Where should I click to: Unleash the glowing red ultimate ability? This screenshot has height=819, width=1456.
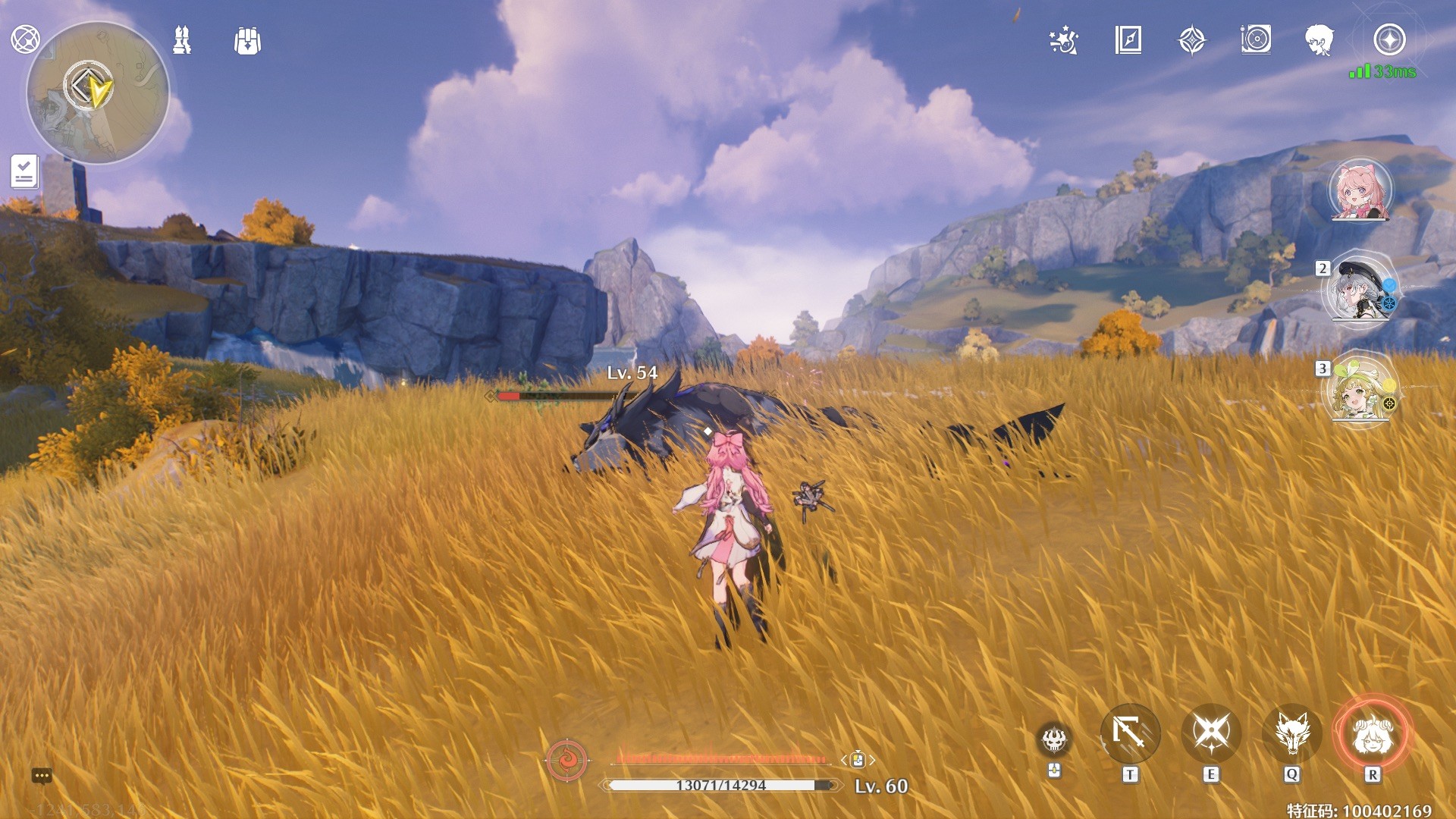tap(1372, 733)
